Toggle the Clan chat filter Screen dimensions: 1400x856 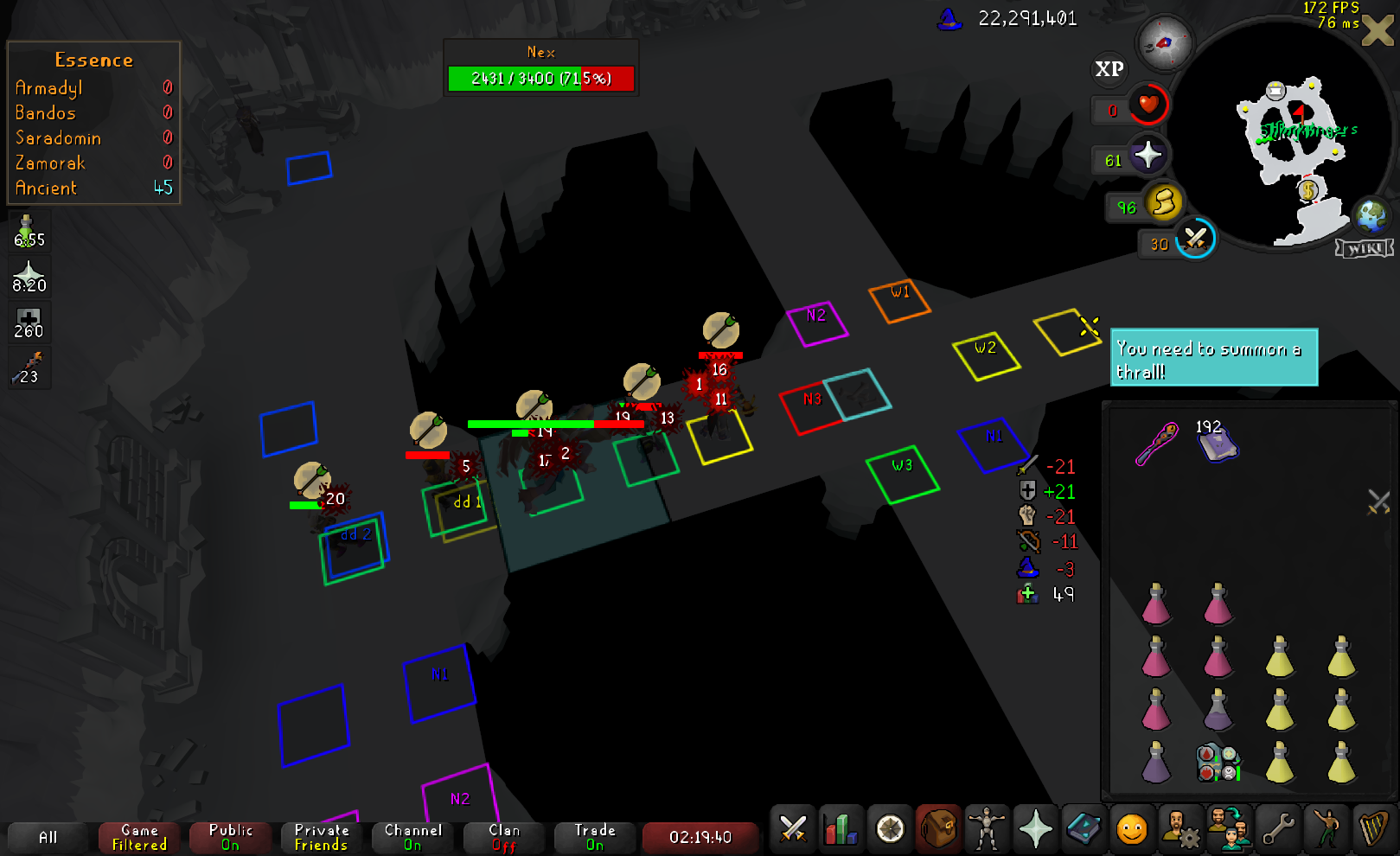(x=504, y=837)
